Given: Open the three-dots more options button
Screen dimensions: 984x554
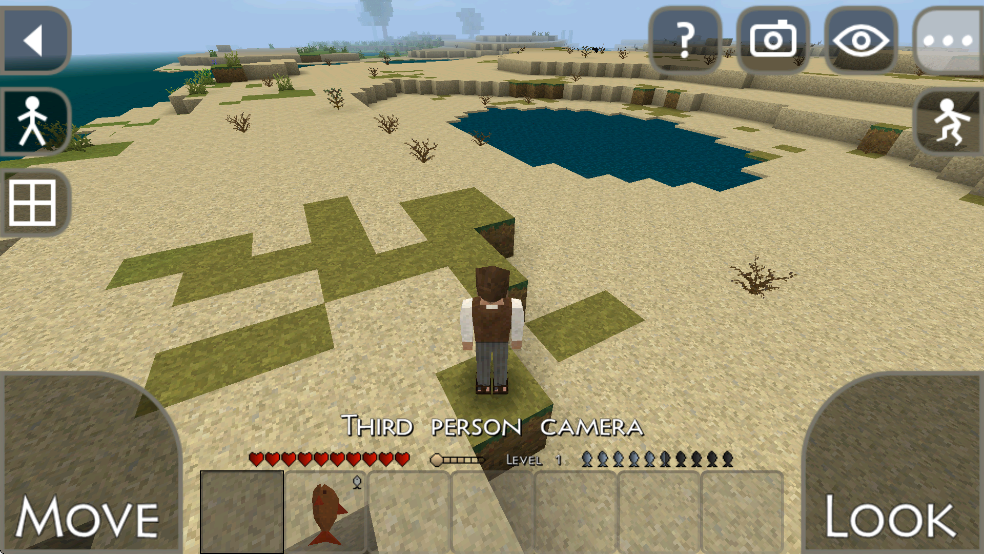Looking at the screenshot, I should tap(947, 41).
